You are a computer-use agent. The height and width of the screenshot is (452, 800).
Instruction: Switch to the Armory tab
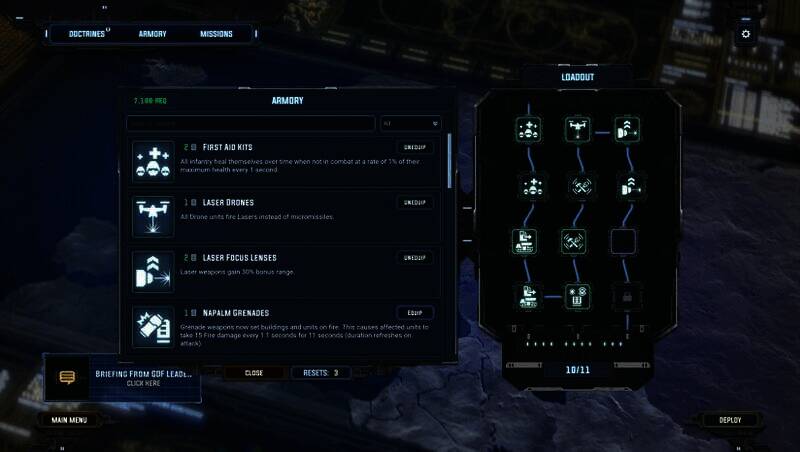[x=152, y=34]
